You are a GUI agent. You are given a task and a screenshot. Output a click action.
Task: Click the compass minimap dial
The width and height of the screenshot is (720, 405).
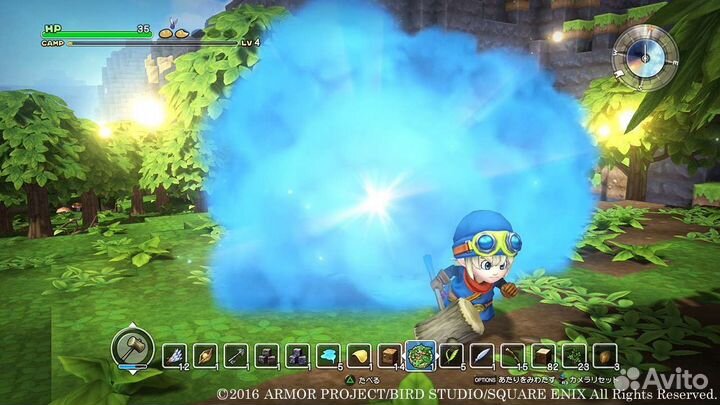[x=637, y=50]
